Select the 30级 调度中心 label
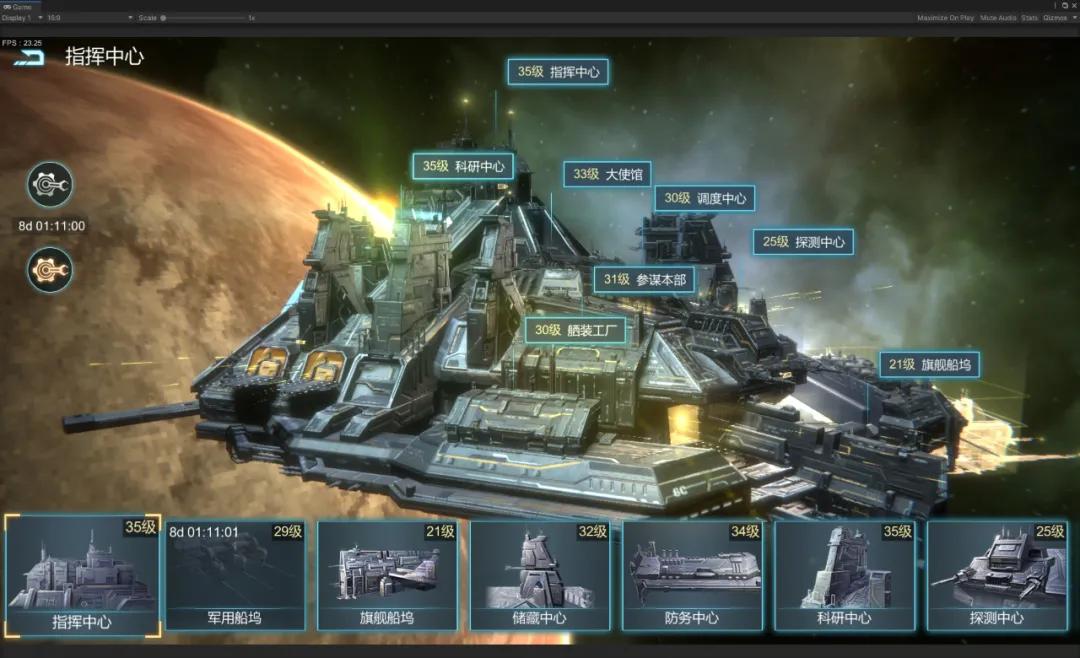The image size is (1080, 658). tap(704, 198)
